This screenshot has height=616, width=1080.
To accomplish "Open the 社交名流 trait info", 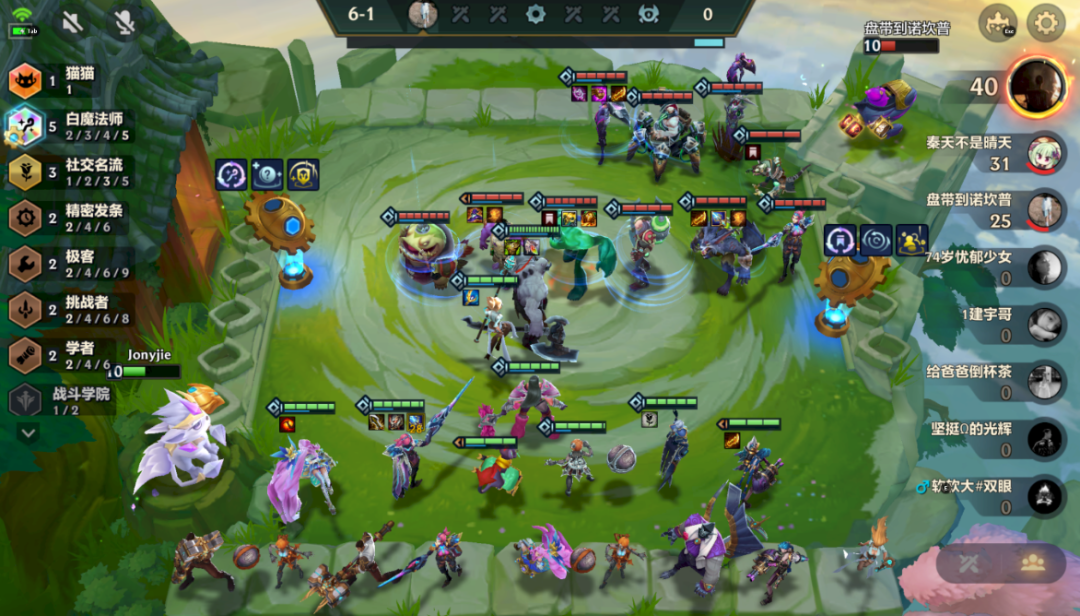I will (x=70, y=172).
